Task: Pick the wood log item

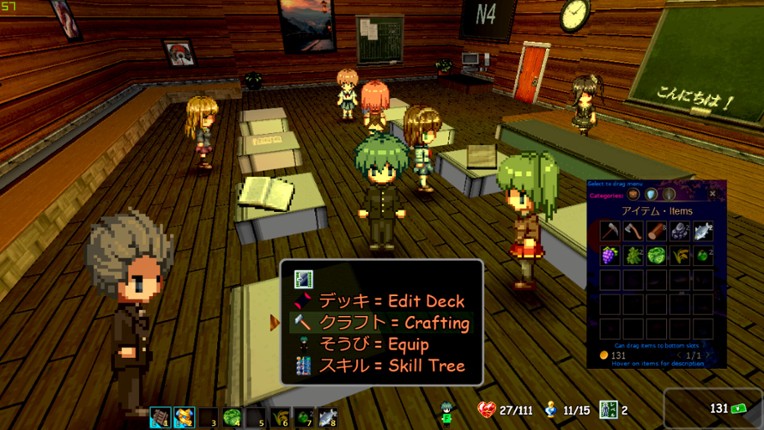Action: 656,232
